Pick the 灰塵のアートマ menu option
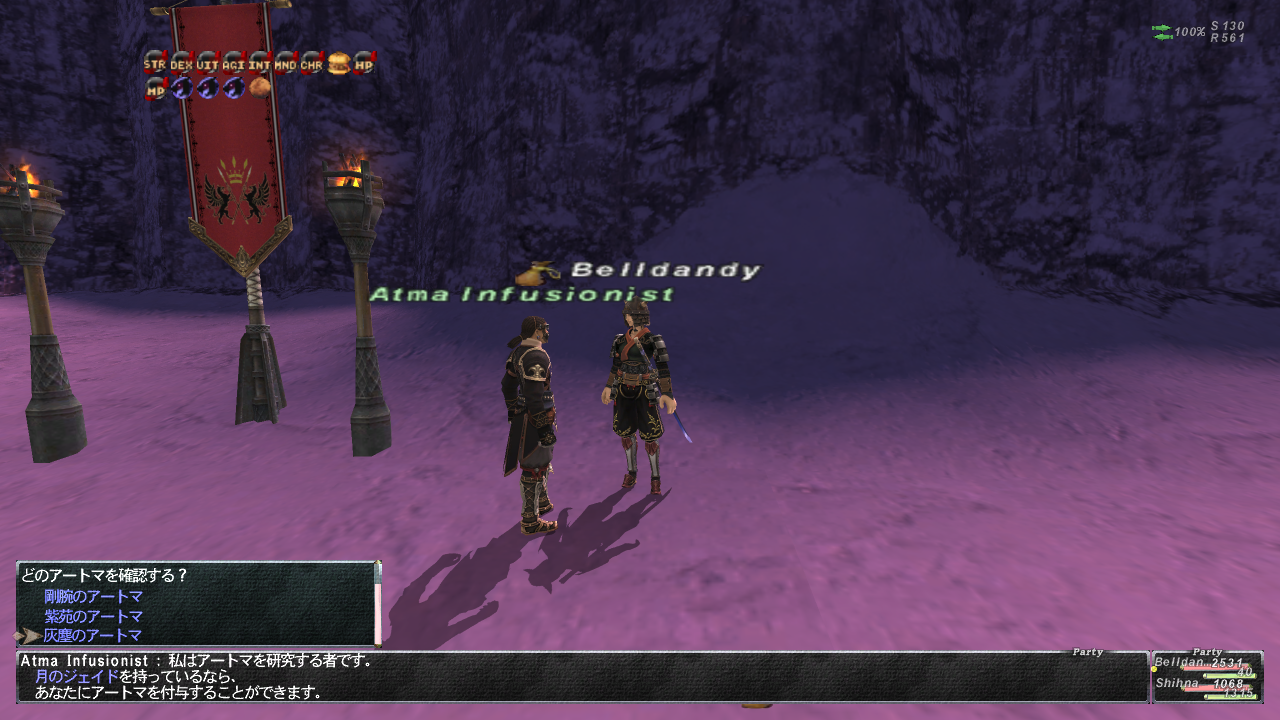 click(93, 635)
